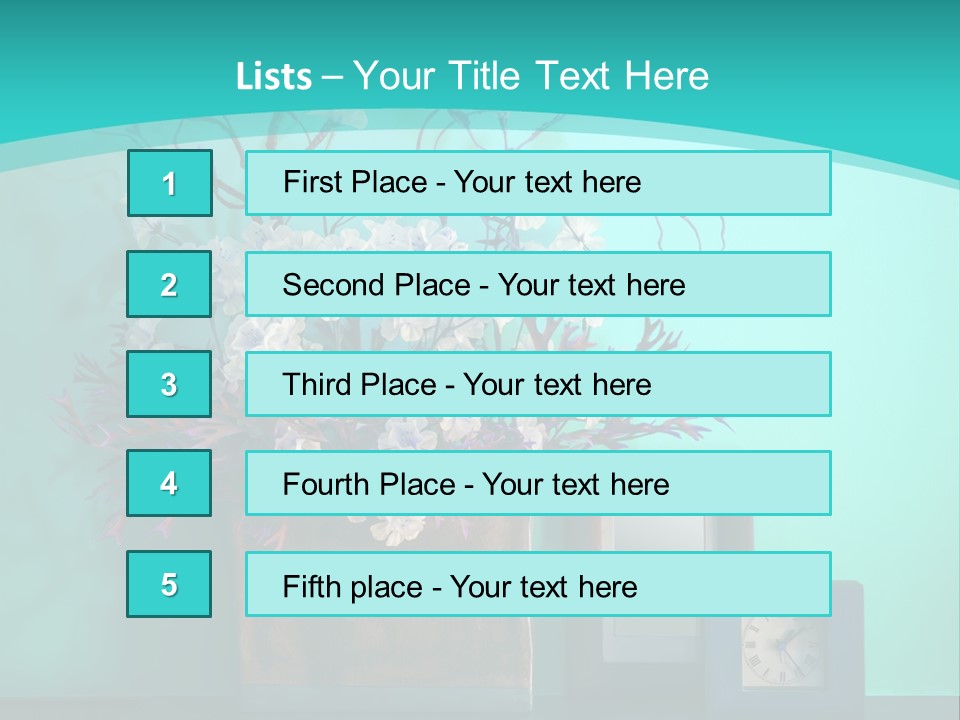Click the number 1 box
The width and height of the screenshot is (960, 720).
pos(170,183)
